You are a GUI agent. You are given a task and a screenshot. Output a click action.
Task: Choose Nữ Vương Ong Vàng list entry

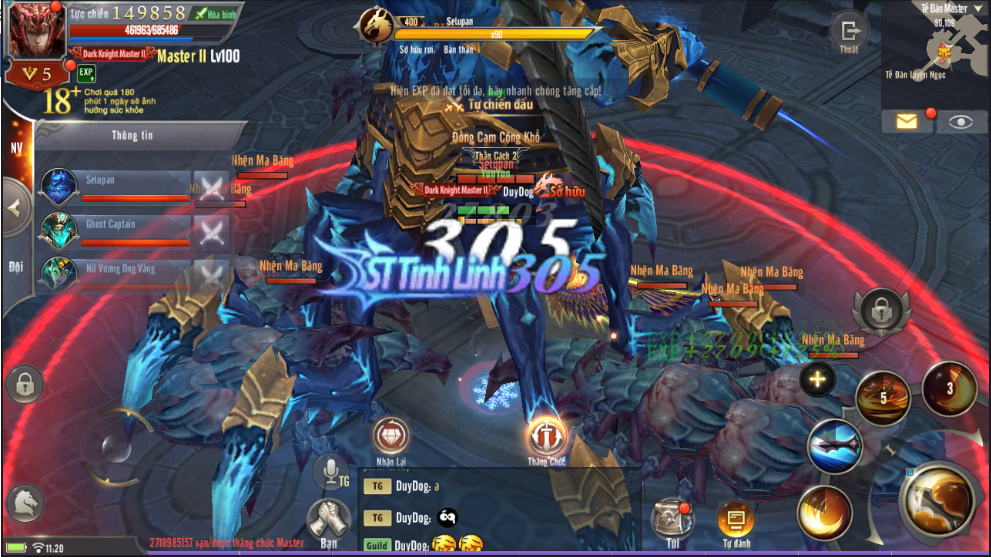pyautogui.click(x=115, y=274)
